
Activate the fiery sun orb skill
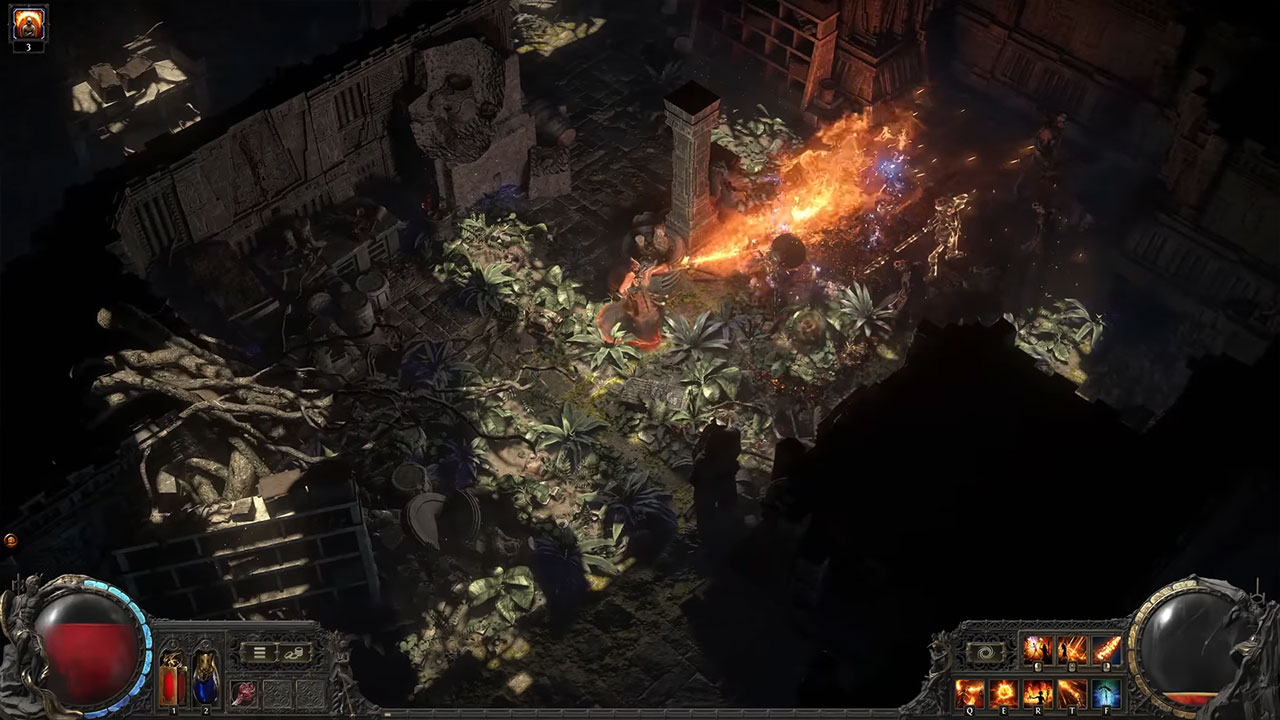1003,692
